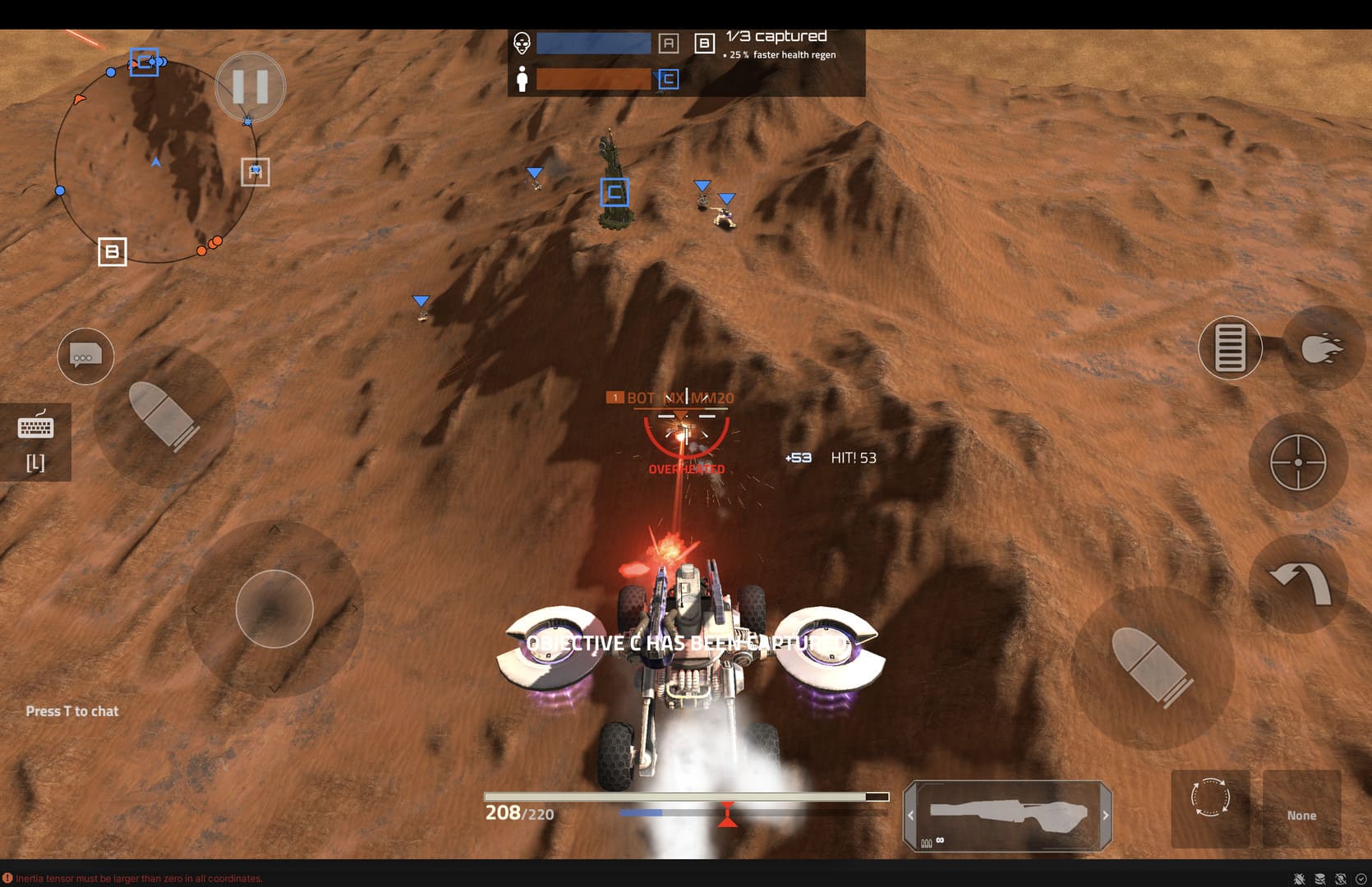
Task: Toggle the checkmark status icon bottom right
Action: click(1361, 878)
